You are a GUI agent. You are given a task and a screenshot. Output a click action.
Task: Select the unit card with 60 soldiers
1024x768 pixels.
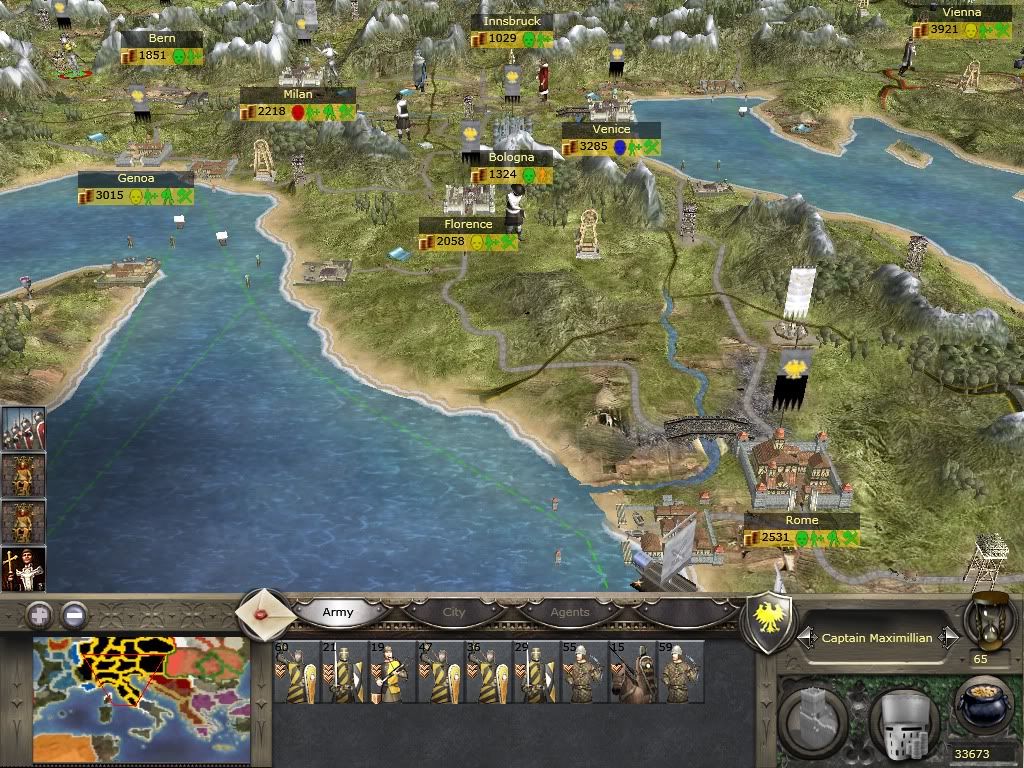coord(295,673)
